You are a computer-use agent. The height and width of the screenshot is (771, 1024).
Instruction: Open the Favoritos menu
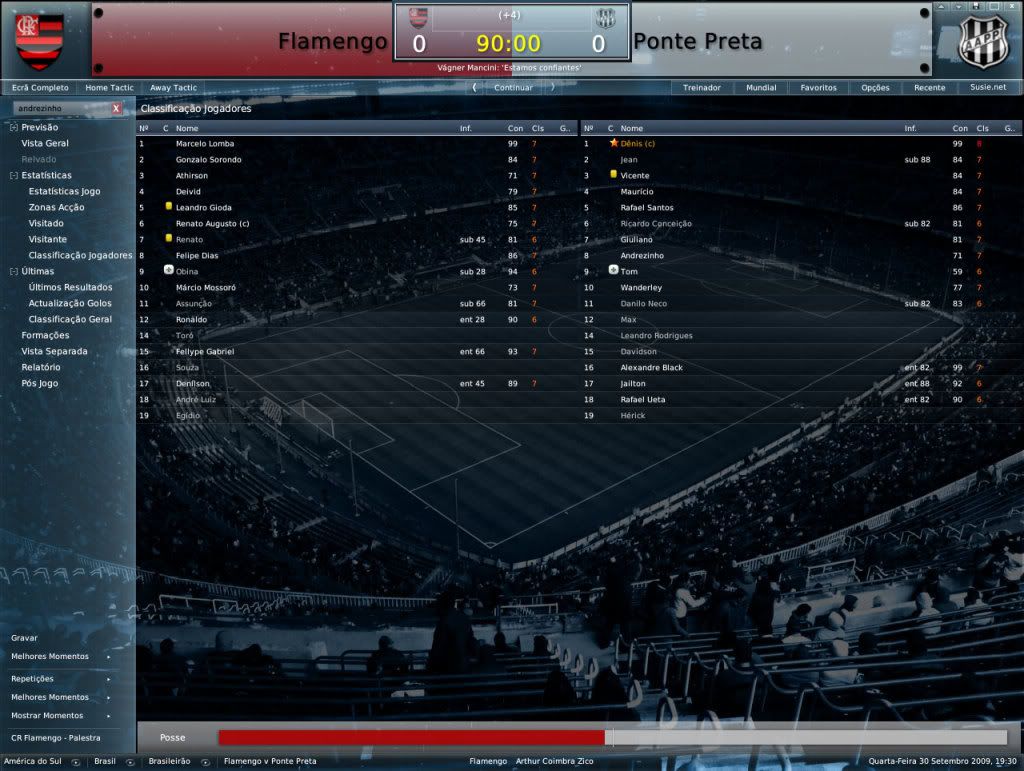[818, 87]
